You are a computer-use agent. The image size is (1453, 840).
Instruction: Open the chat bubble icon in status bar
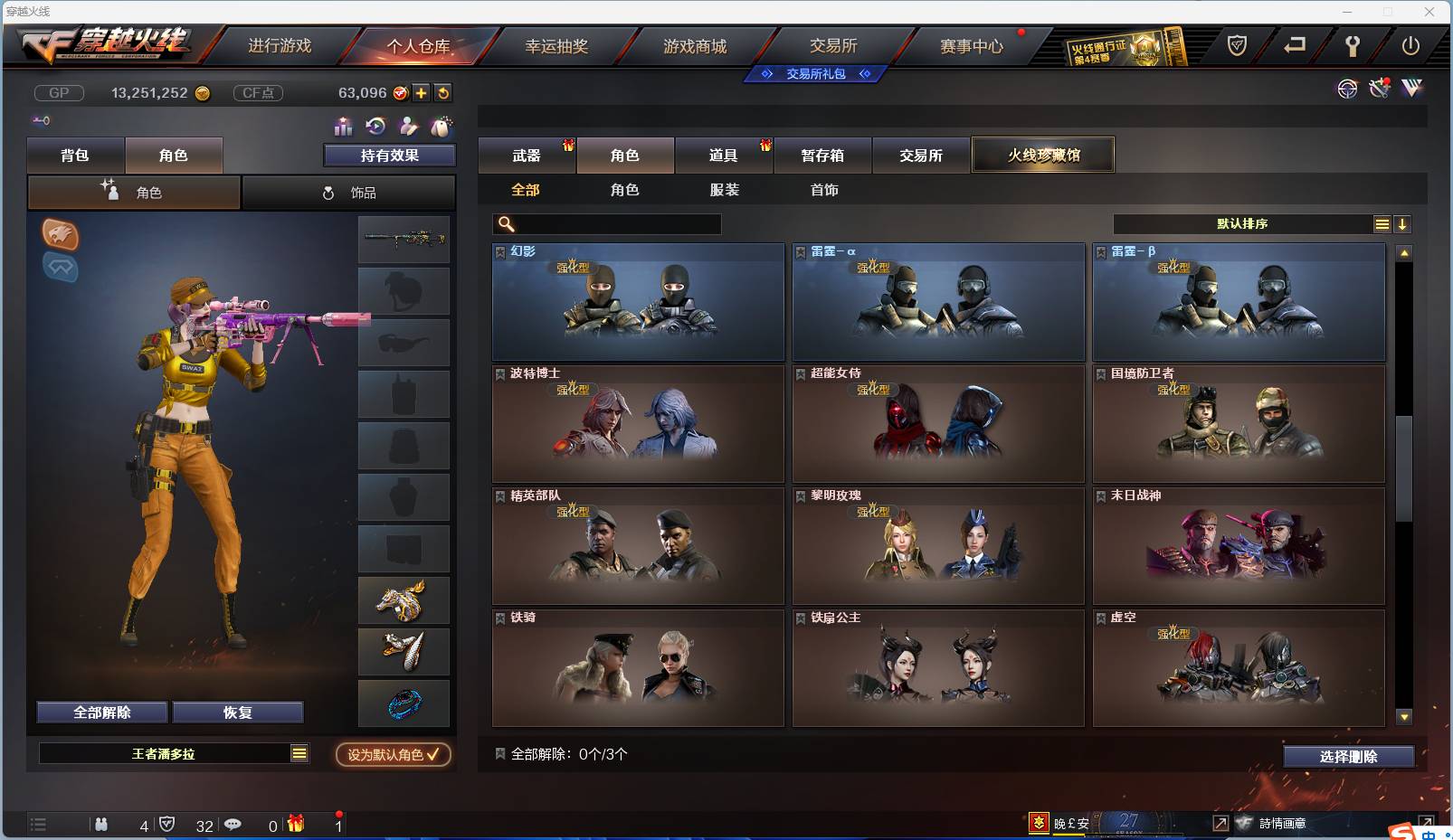[233, 824]
